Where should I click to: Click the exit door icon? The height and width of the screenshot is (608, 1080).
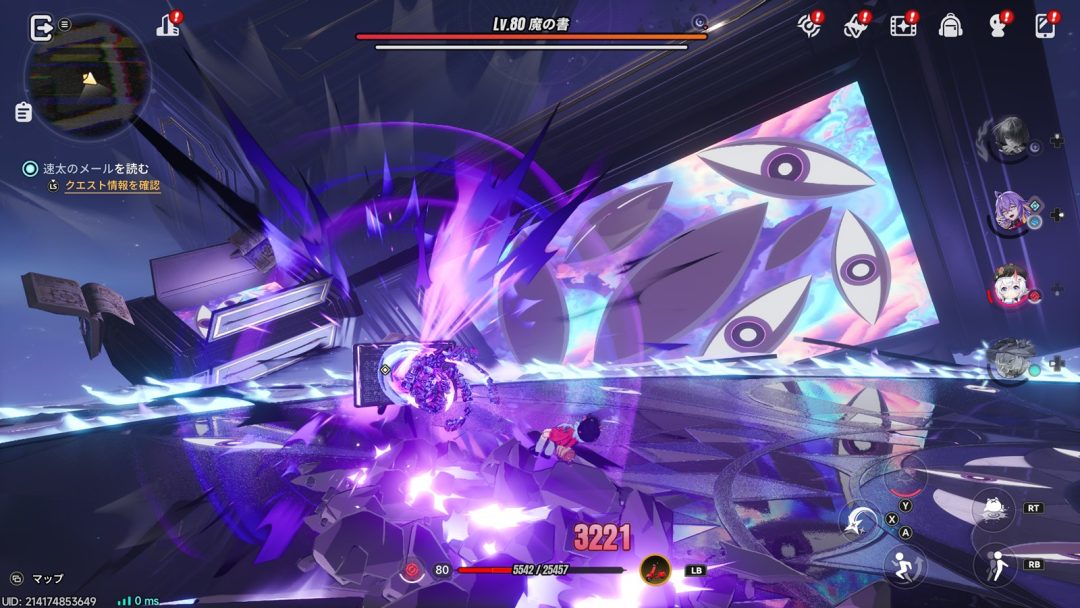pos(42,28)
